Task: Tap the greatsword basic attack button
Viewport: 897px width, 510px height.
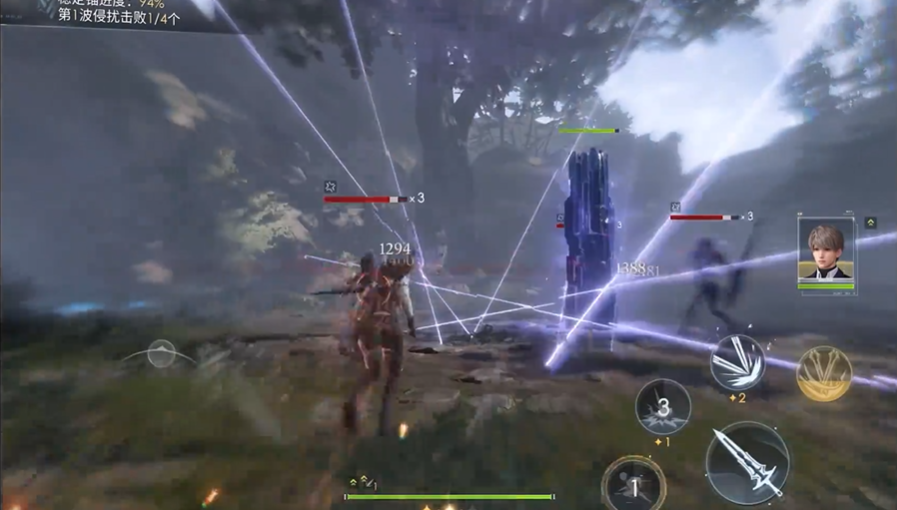Action: click(748, 462)
